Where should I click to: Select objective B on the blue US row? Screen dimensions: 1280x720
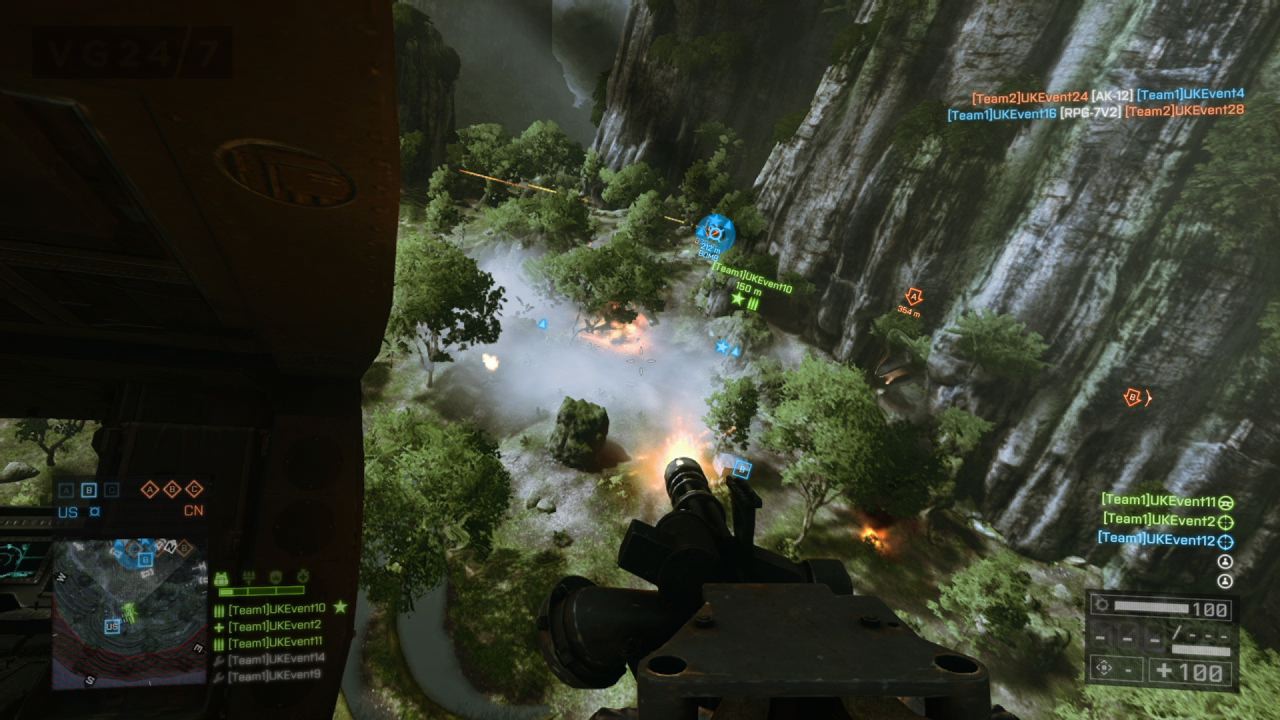pos(89,490)
